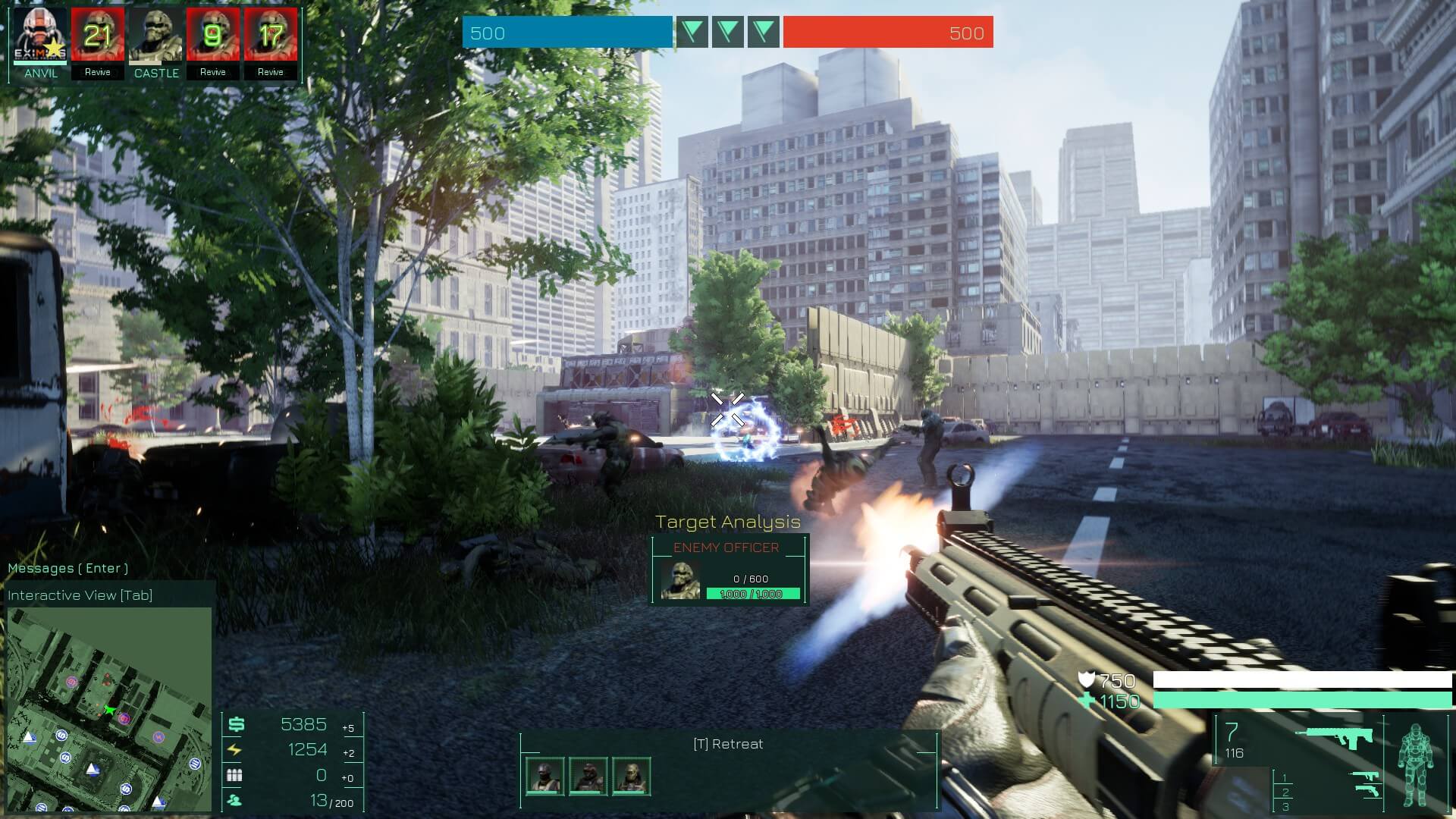Click the Enemy Officer portrait in Target Analysis
Viewport: 1456px width, 819px height.
click(x=680, y=580)
